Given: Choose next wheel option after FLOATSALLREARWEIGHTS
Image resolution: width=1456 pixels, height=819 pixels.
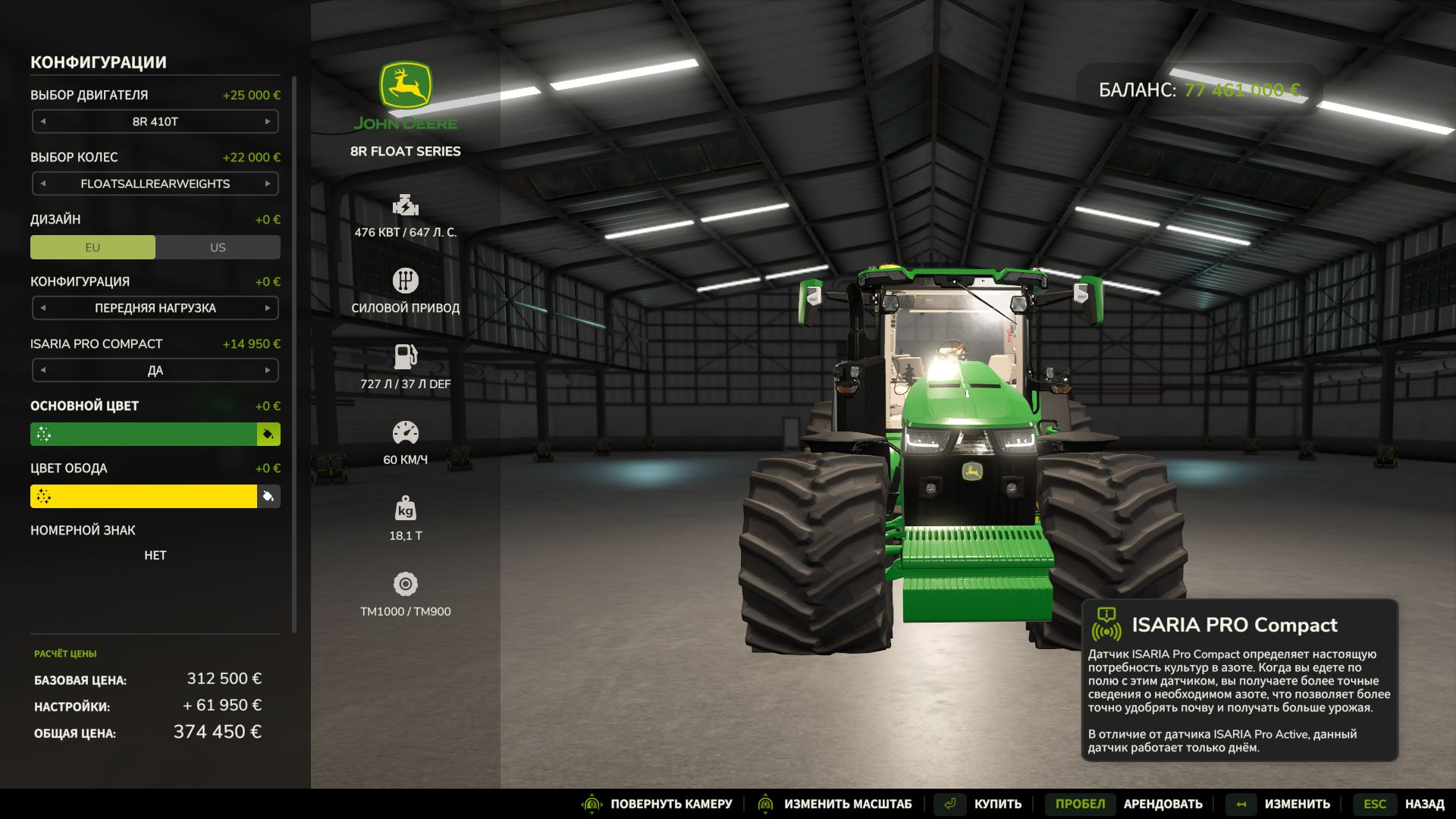Looking at the screenshot, I should tap(268, 184).
